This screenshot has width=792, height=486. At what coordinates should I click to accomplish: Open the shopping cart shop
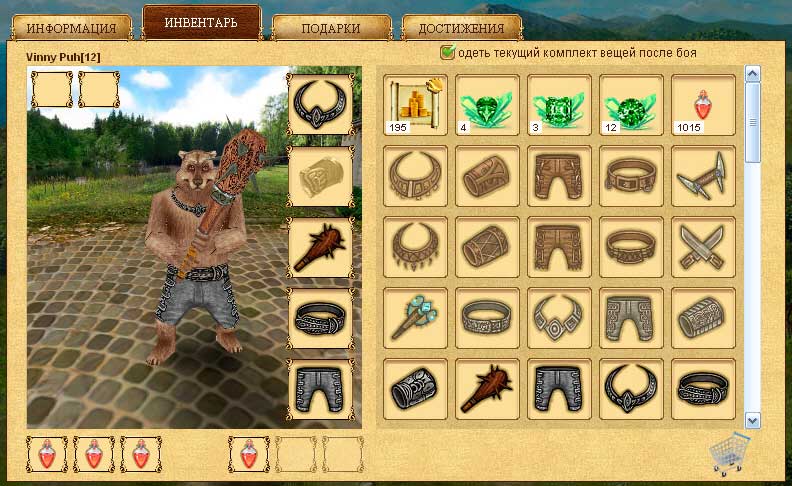(729, 455)
